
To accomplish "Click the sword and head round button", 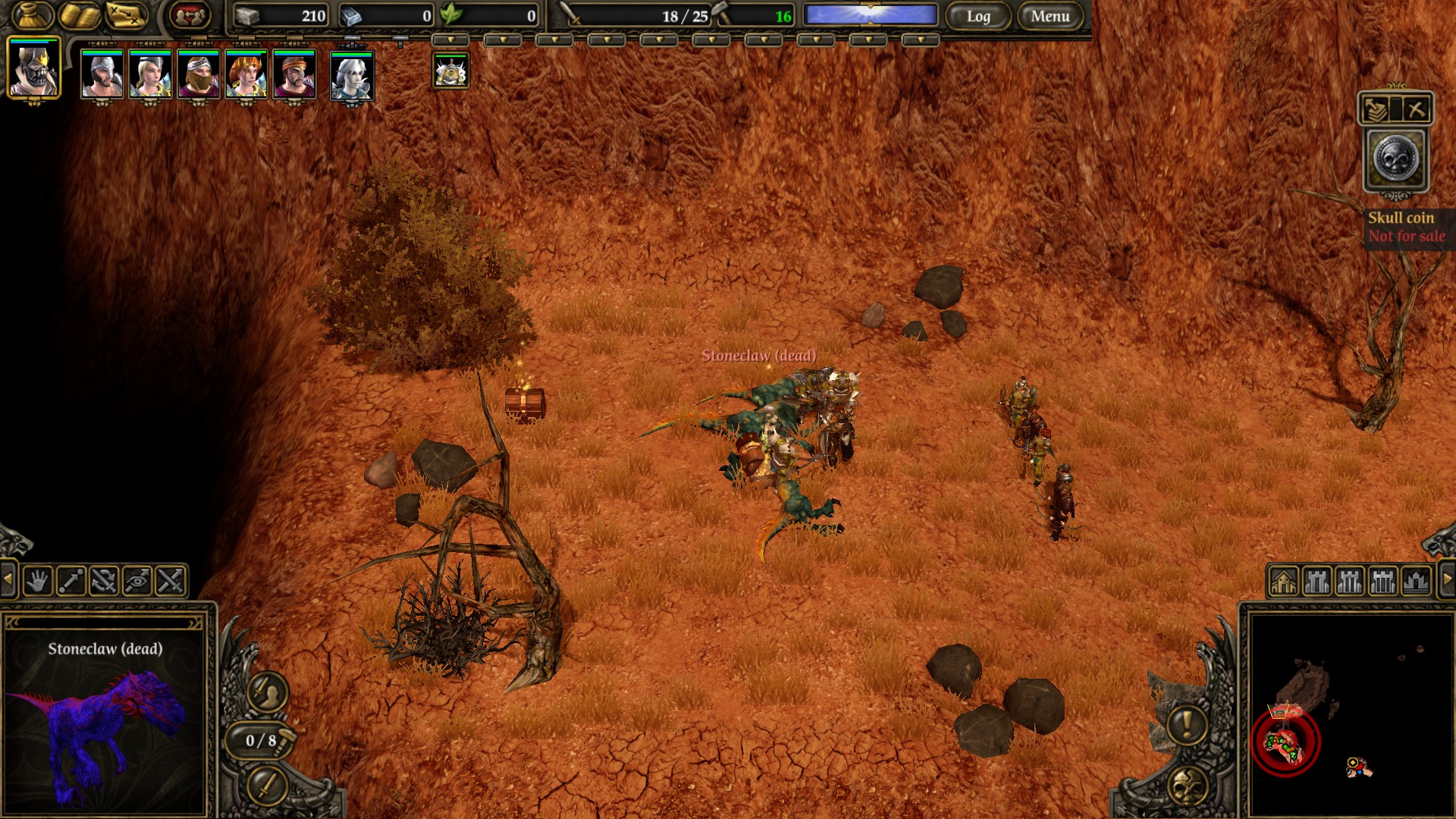I will coord(267,692).
